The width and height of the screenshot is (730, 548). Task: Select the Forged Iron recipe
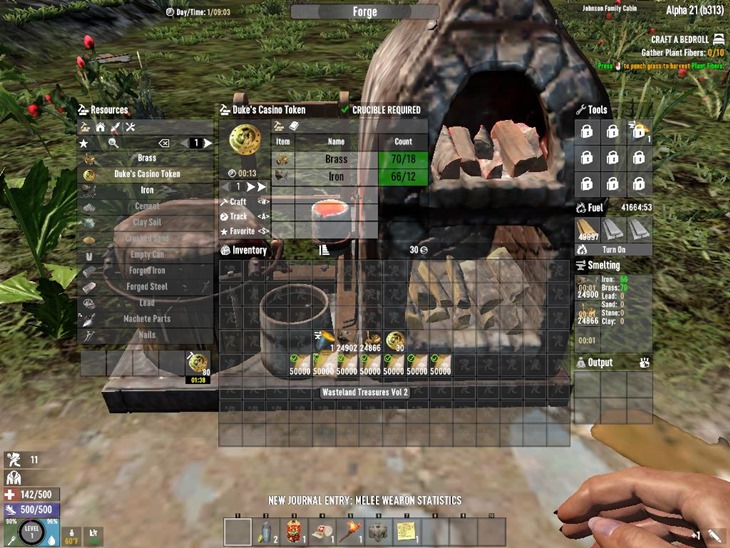pos(147,269)
